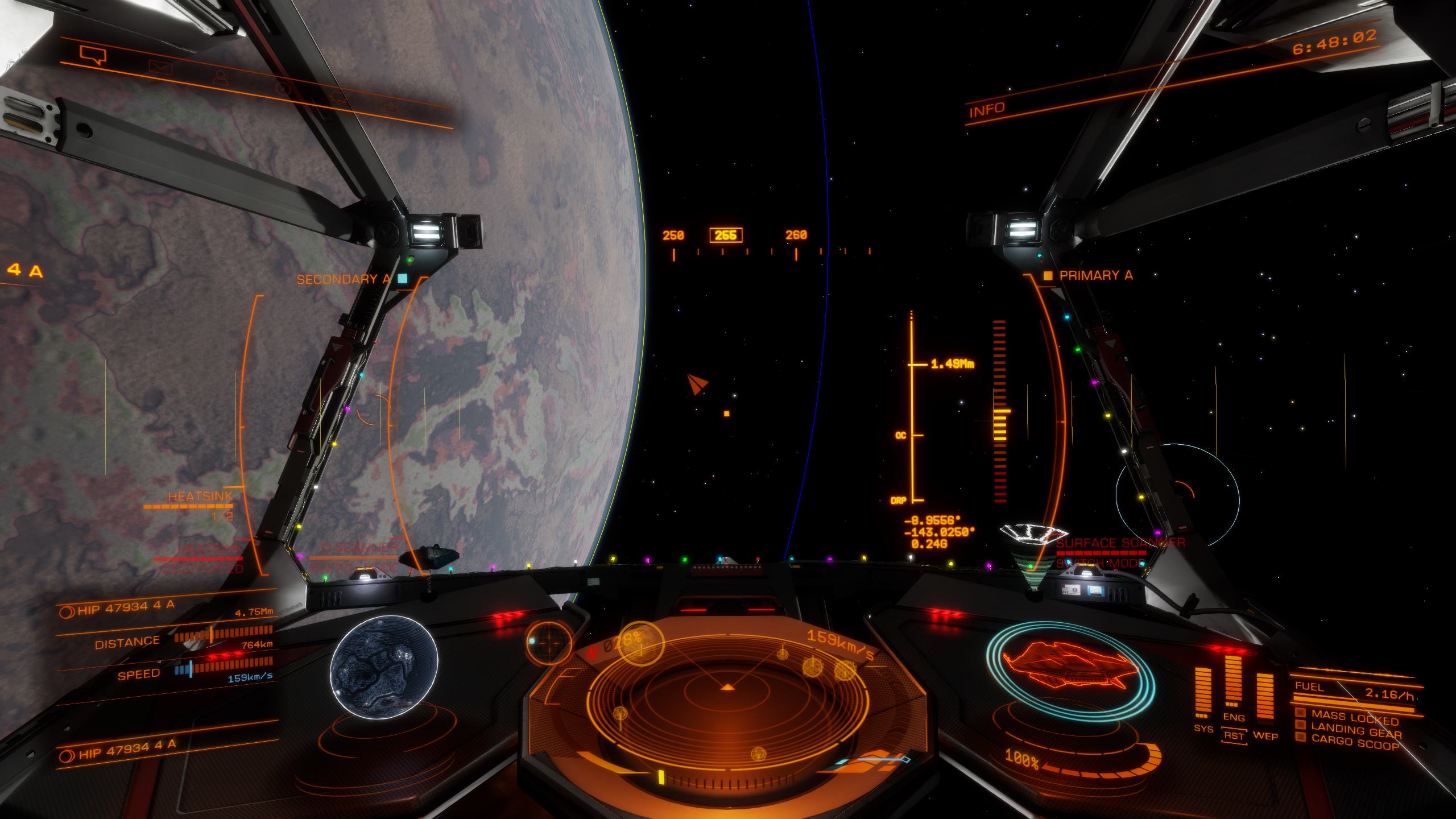Open the envelope inbox tab

[160, 68]
